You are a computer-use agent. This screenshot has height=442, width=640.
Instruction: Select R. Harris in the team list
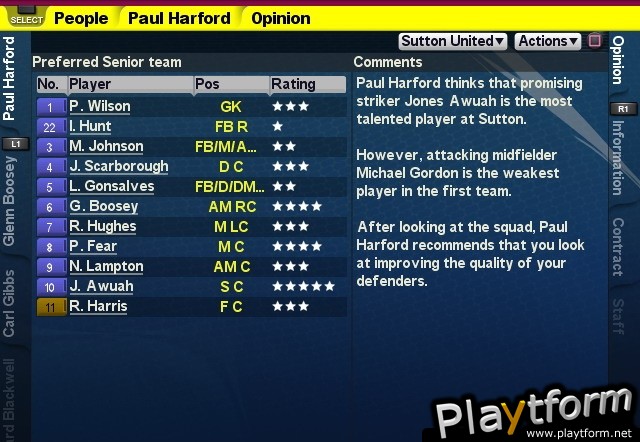(x=98, y=306)
